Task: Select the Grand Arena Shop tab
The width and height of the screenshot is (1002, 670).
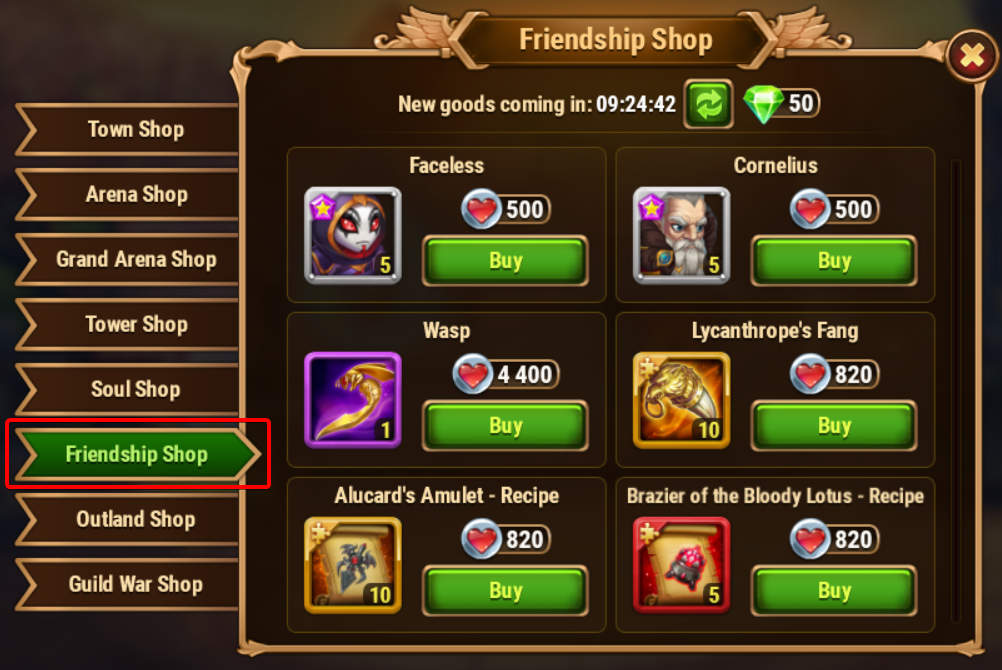Action: pyautogui.click(x=135, y=260)
